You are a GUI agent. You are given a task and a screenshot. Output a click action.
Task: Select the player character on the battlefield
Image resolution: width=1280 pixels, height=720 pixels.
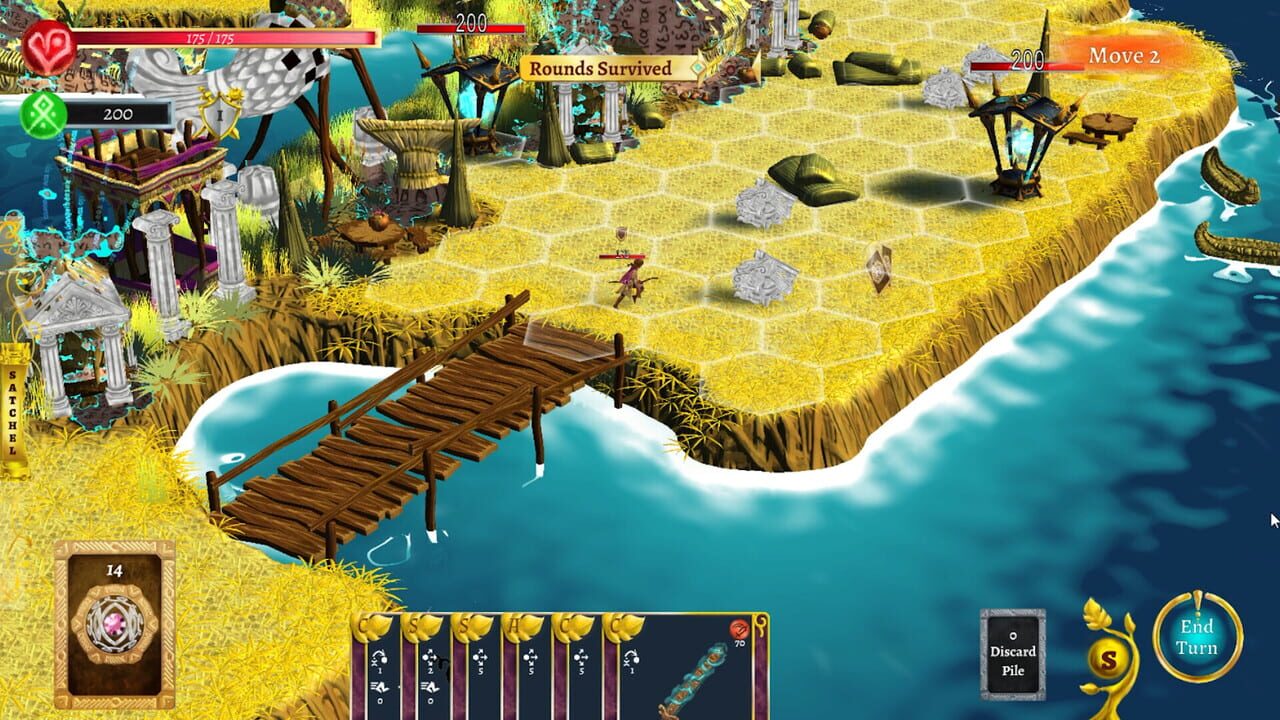(x=633, y=278)
